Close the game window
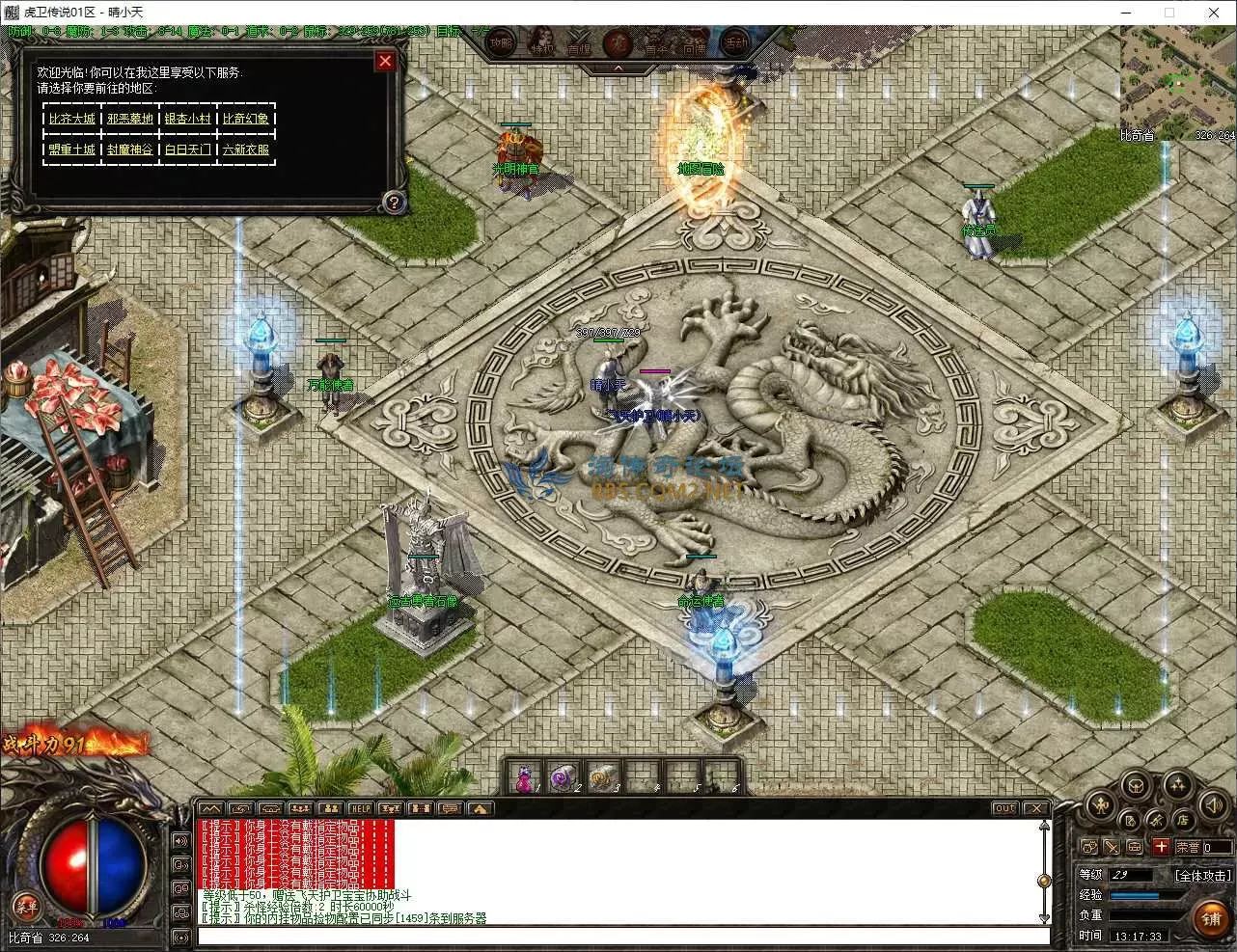Image resolution: width=1237 pixels, height=952 pixels. click(1214, 13)
